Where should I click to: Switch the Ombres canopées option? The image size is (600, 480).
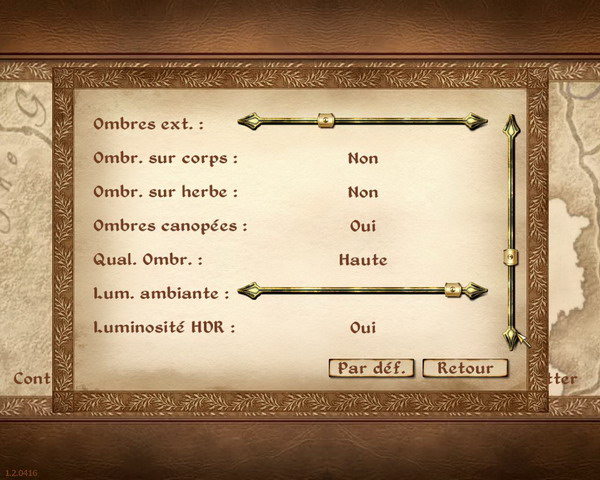[363, 226]
